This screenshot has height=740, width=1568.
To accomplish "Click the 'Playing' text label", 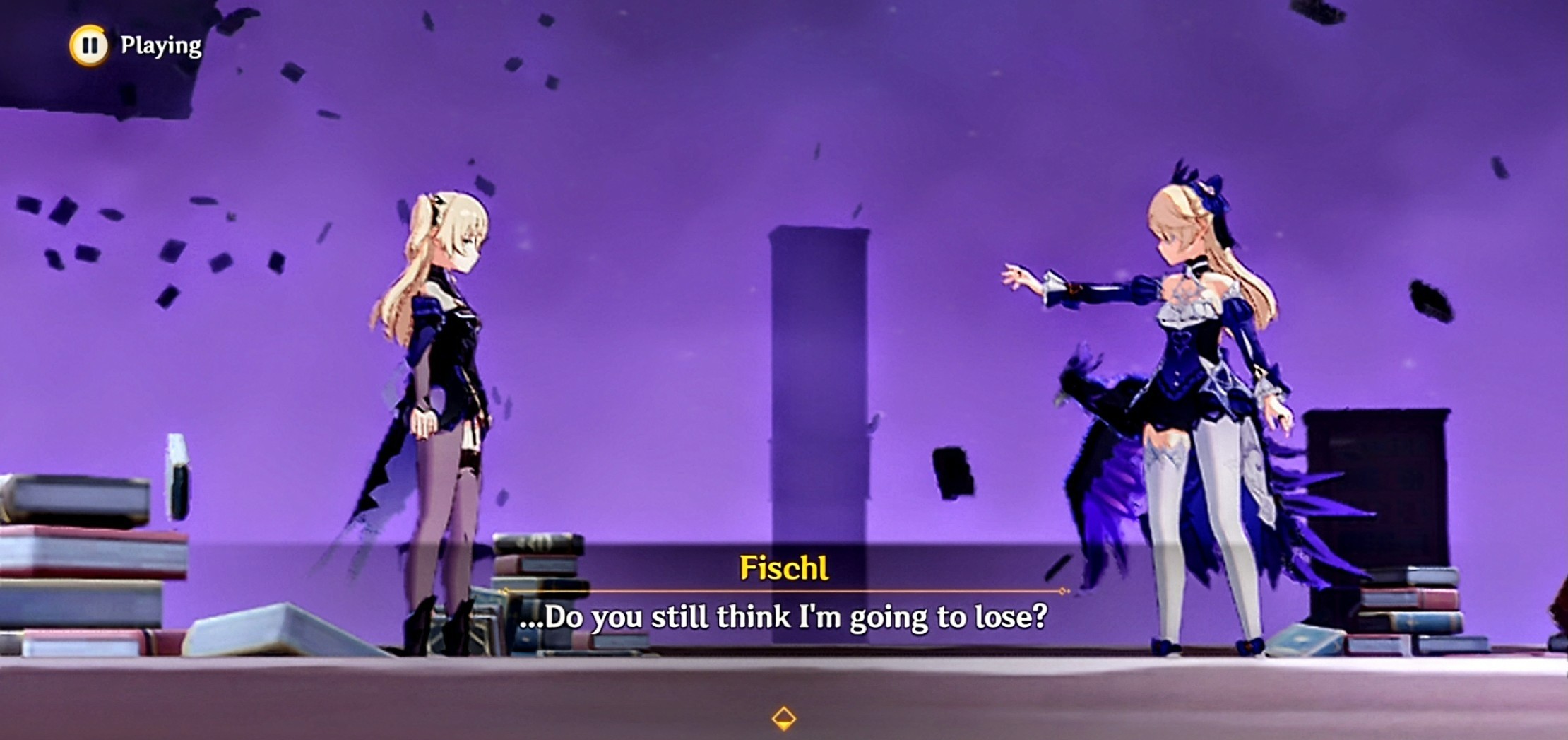I will point(160,45).
